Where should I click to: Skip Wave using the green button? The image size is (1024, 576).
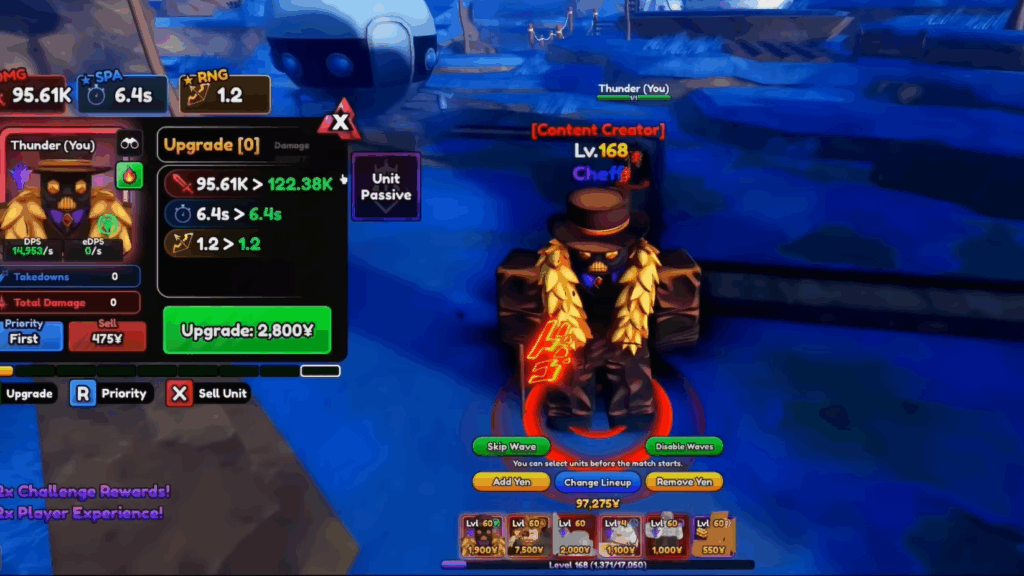point(511,447)
